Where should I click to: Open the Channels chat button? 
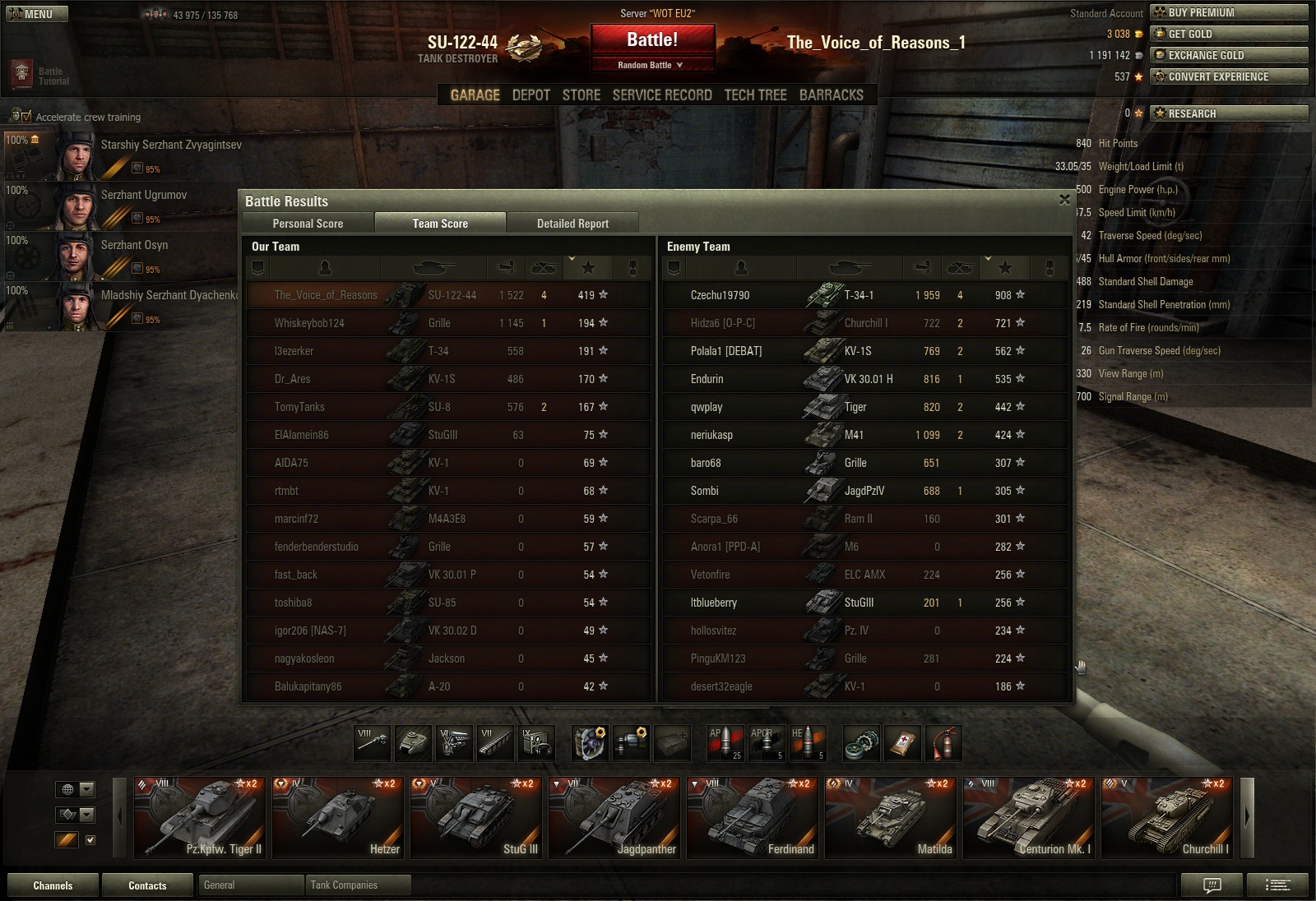point(53,885)
